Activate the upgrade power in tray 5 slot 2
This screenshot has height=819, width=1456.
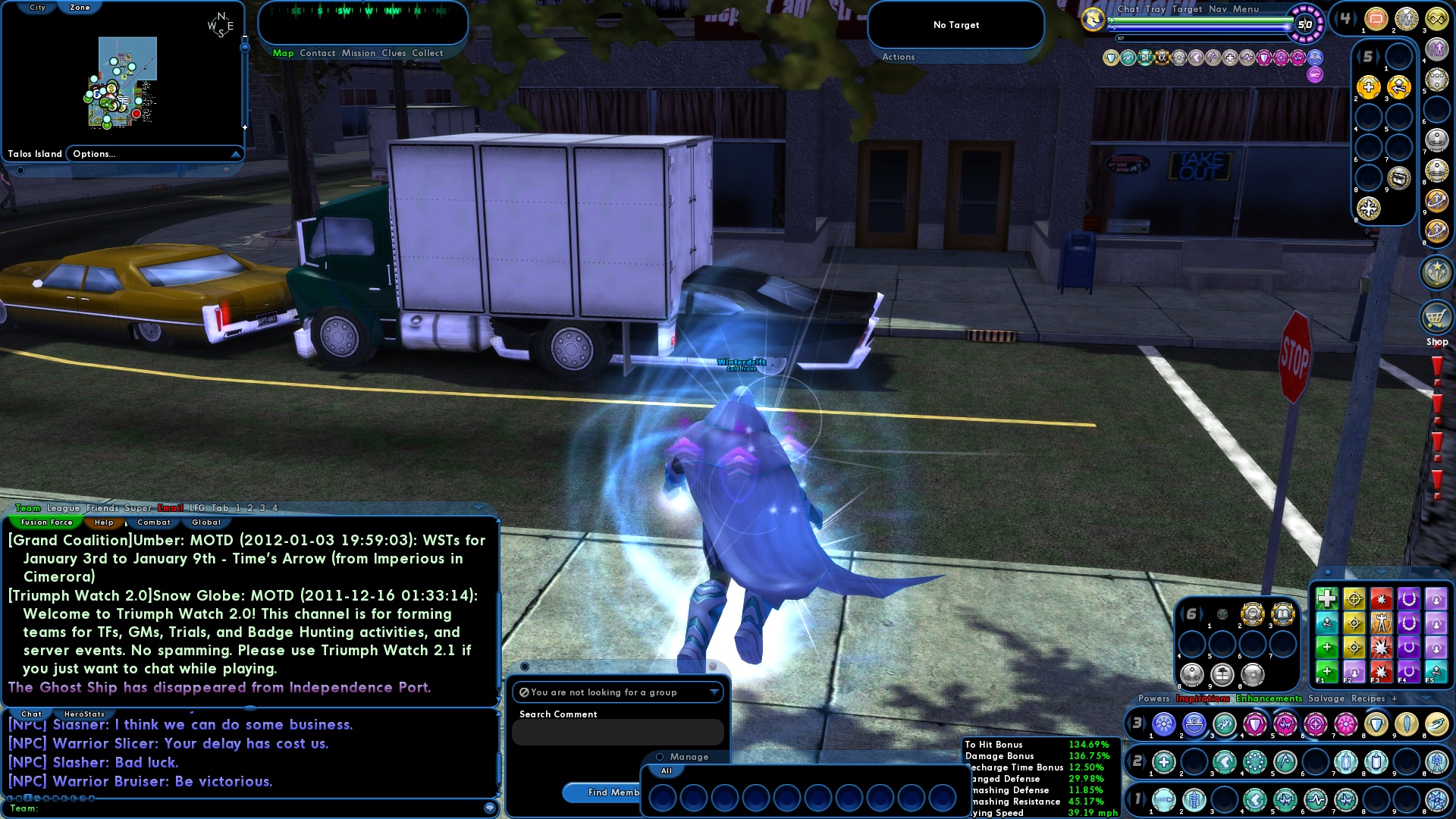[1368, 86]
